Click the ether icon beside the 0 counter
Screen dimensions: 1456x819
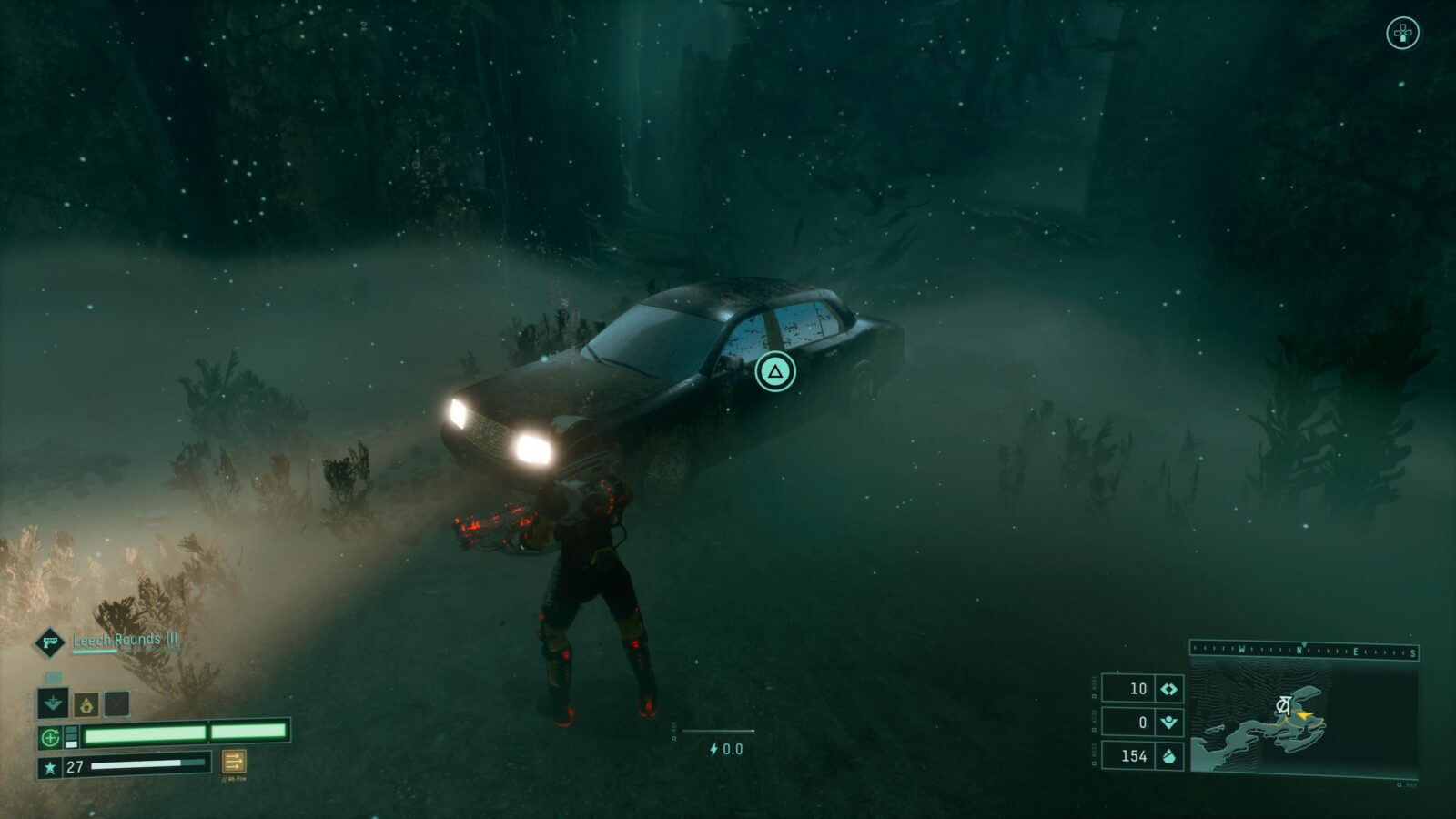coord(1169,723)
